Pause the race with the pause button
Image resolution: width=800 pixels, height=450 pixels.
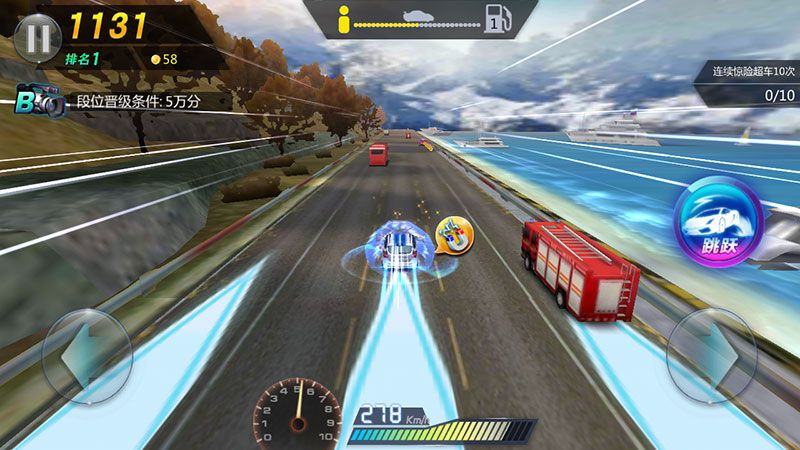(x=37, y=37)
